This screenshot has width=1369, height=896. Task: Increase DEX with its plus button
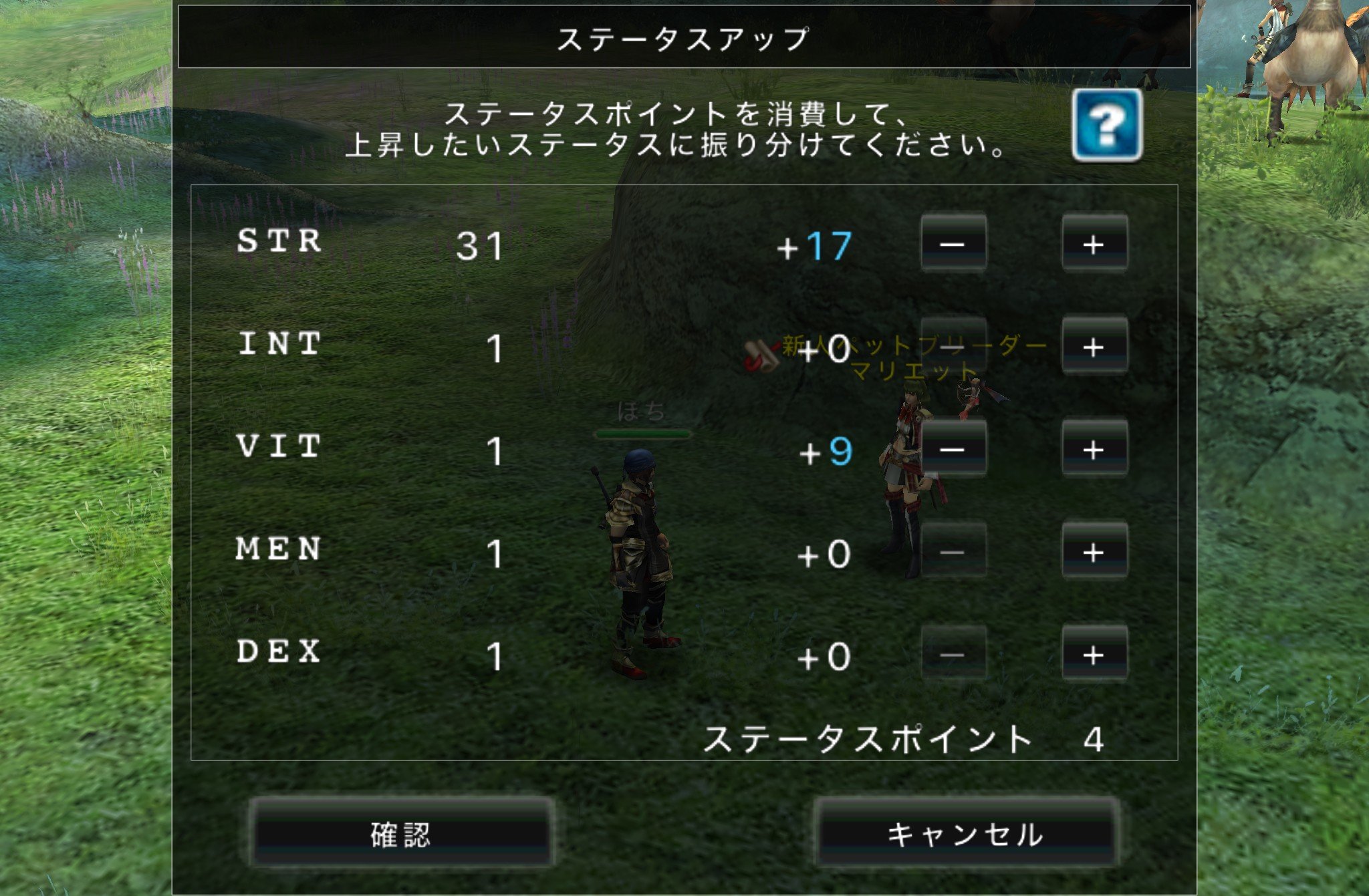[1094, 654]
